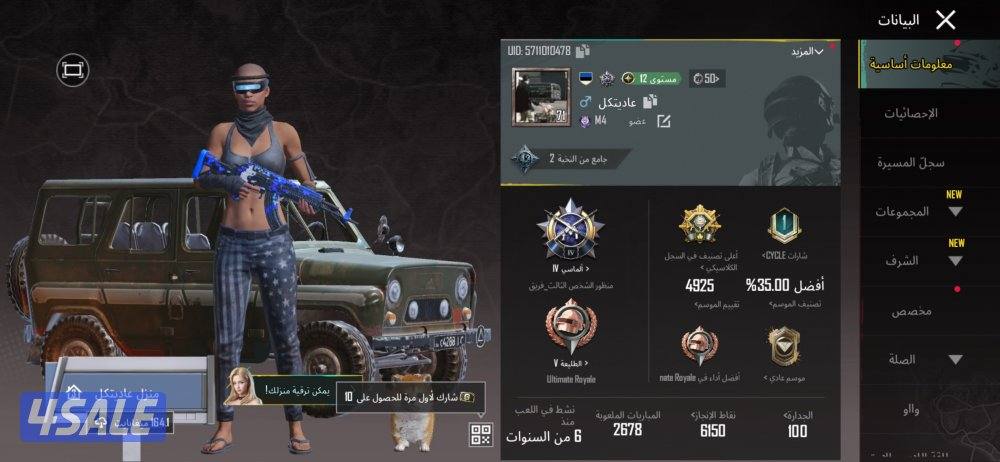Open the المزيد dropdown
The width and height of the screenshot is (1000, 462).
coord(806,51)
